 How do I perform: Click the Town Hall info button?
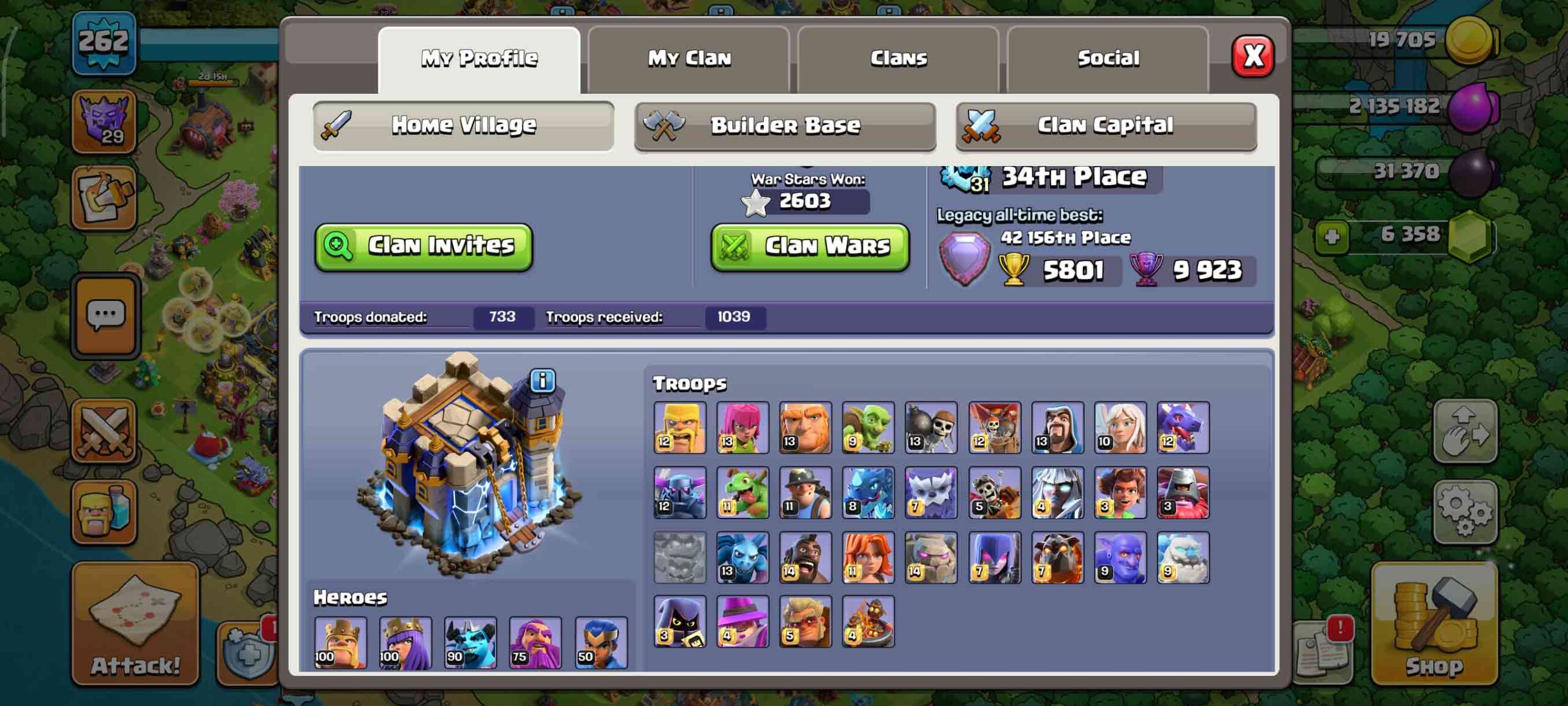[x=542, y=381]
